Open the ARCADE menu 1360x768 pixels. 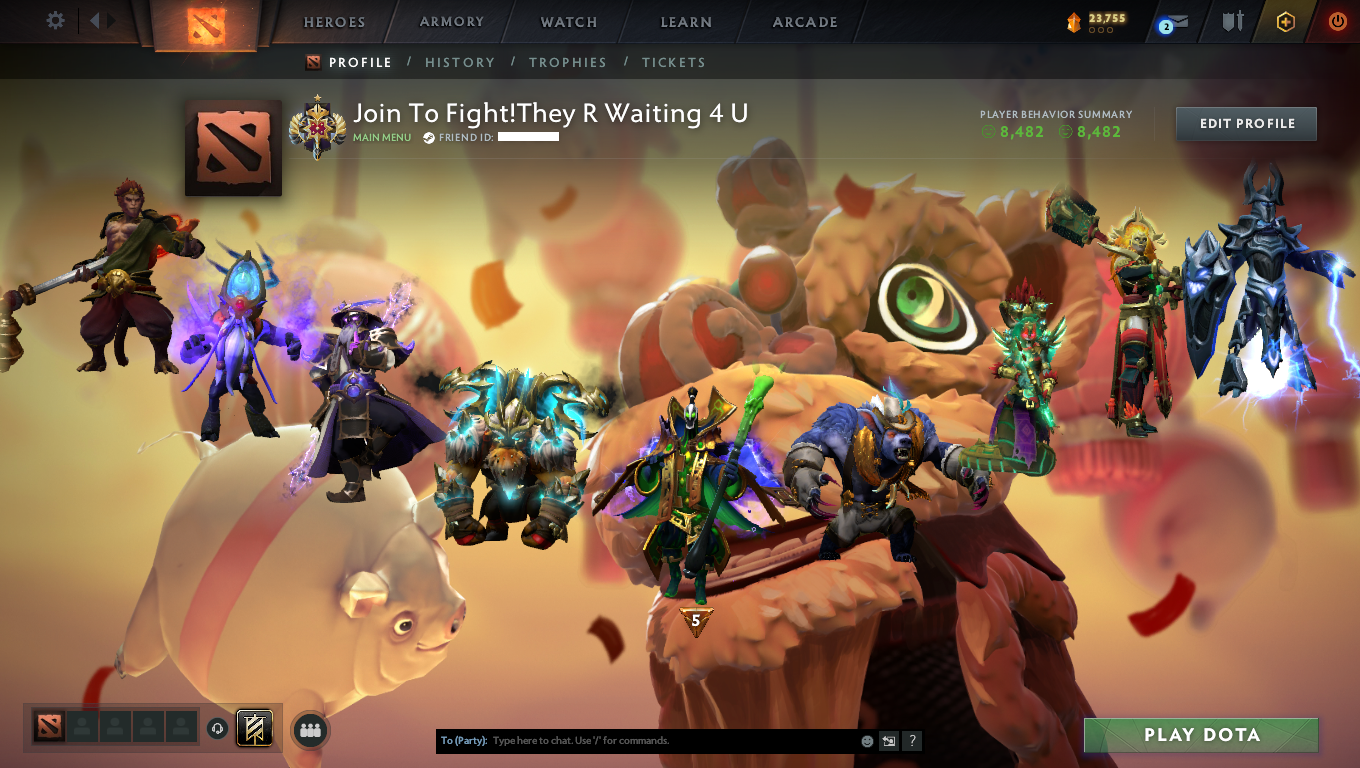pos(806,21)
